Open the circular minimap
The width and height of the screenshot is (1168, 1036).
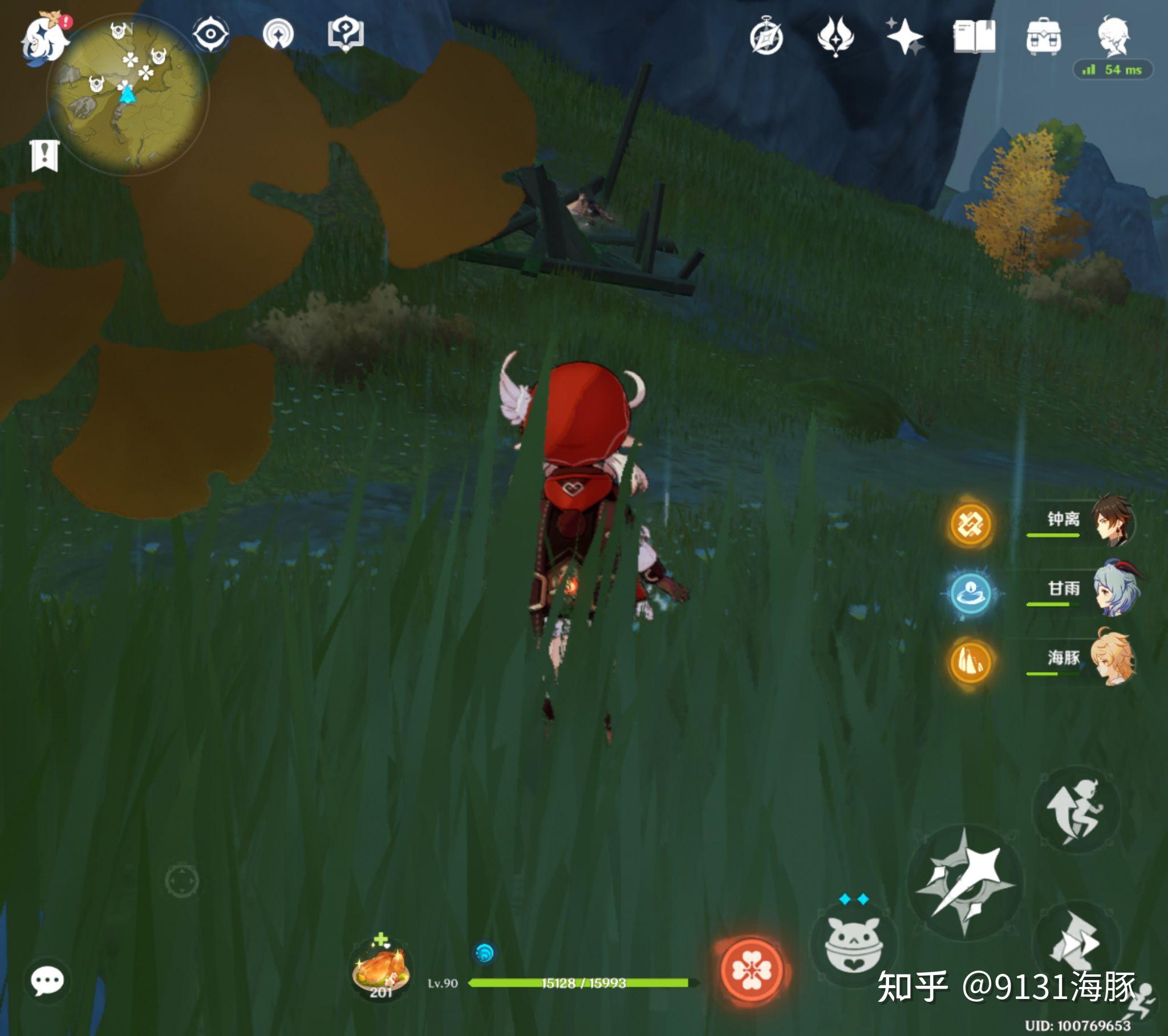tap(127, 94)
